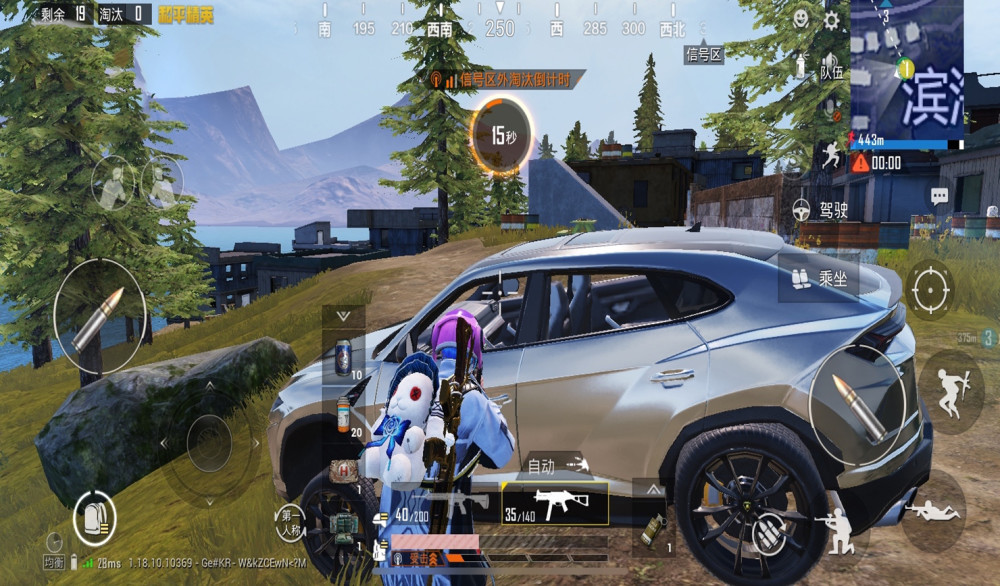This screenshot has width=1000, height=586.
Task: Open the emoji smiley menu
Action: click(x=802, y=19)
